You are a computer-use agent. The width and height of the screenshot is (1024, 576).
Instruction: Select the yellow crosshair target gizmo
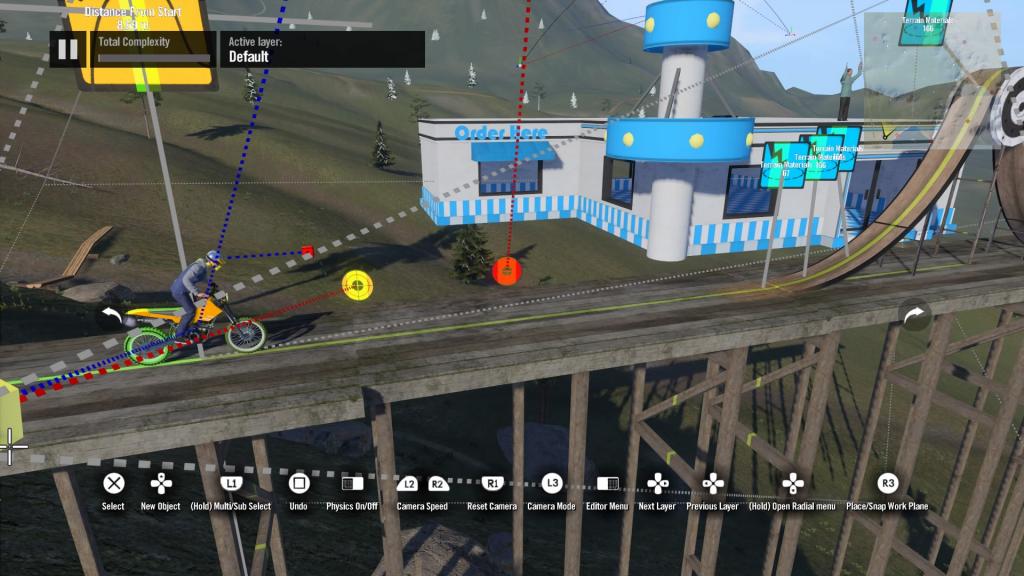[357, 285]
